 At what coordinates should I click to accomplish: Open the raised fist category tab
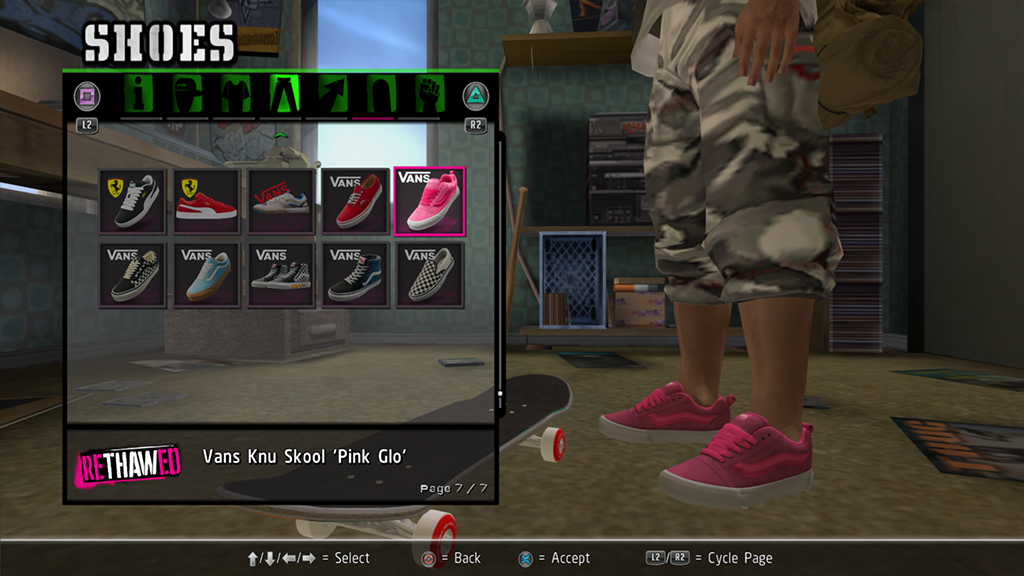click(428, 95)
